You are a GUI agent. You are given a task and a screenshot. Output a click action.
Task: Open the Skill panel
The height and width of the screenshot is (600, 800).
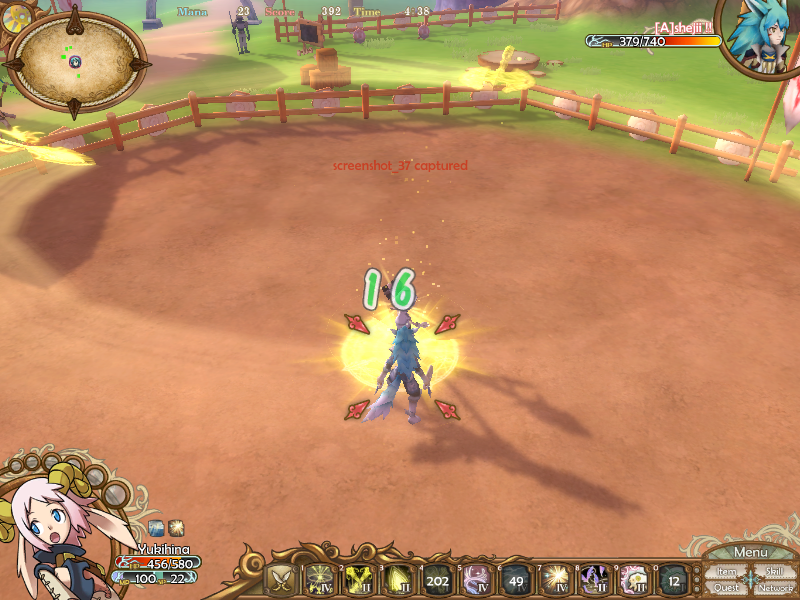tap(774, 572)
